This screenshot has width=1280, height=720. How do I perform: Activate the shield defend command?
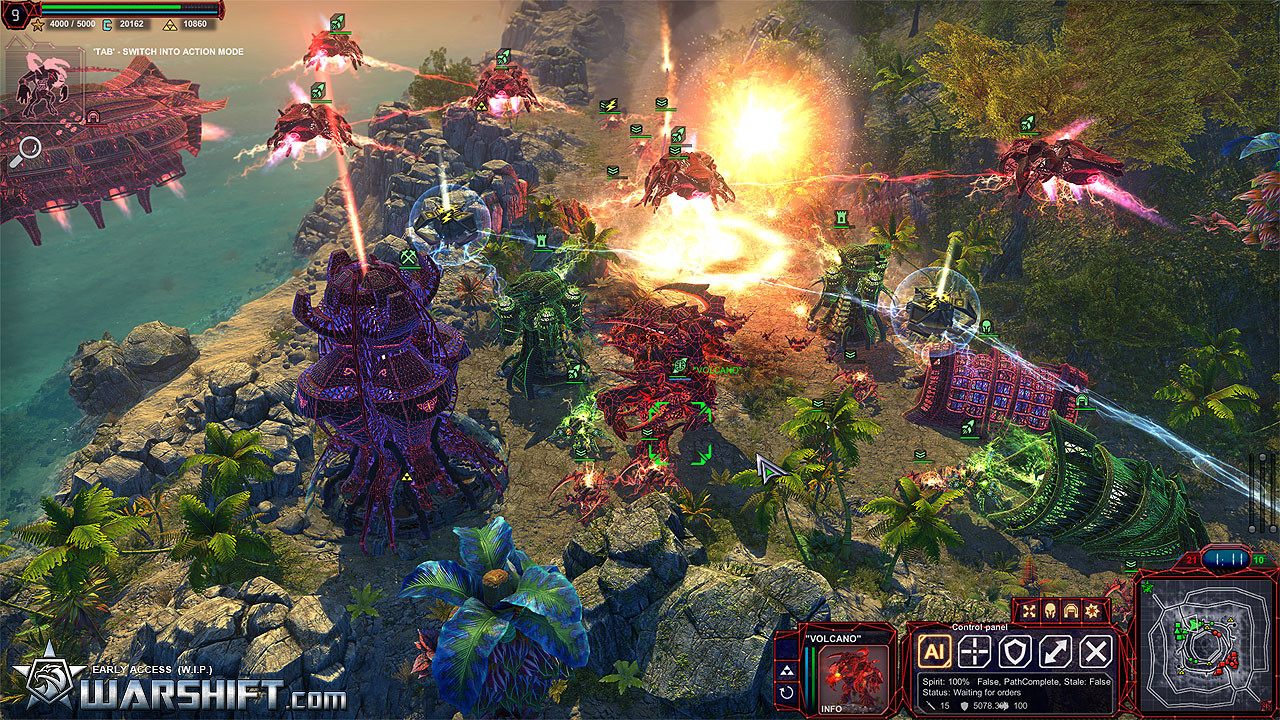click(x=1015, y=652)
